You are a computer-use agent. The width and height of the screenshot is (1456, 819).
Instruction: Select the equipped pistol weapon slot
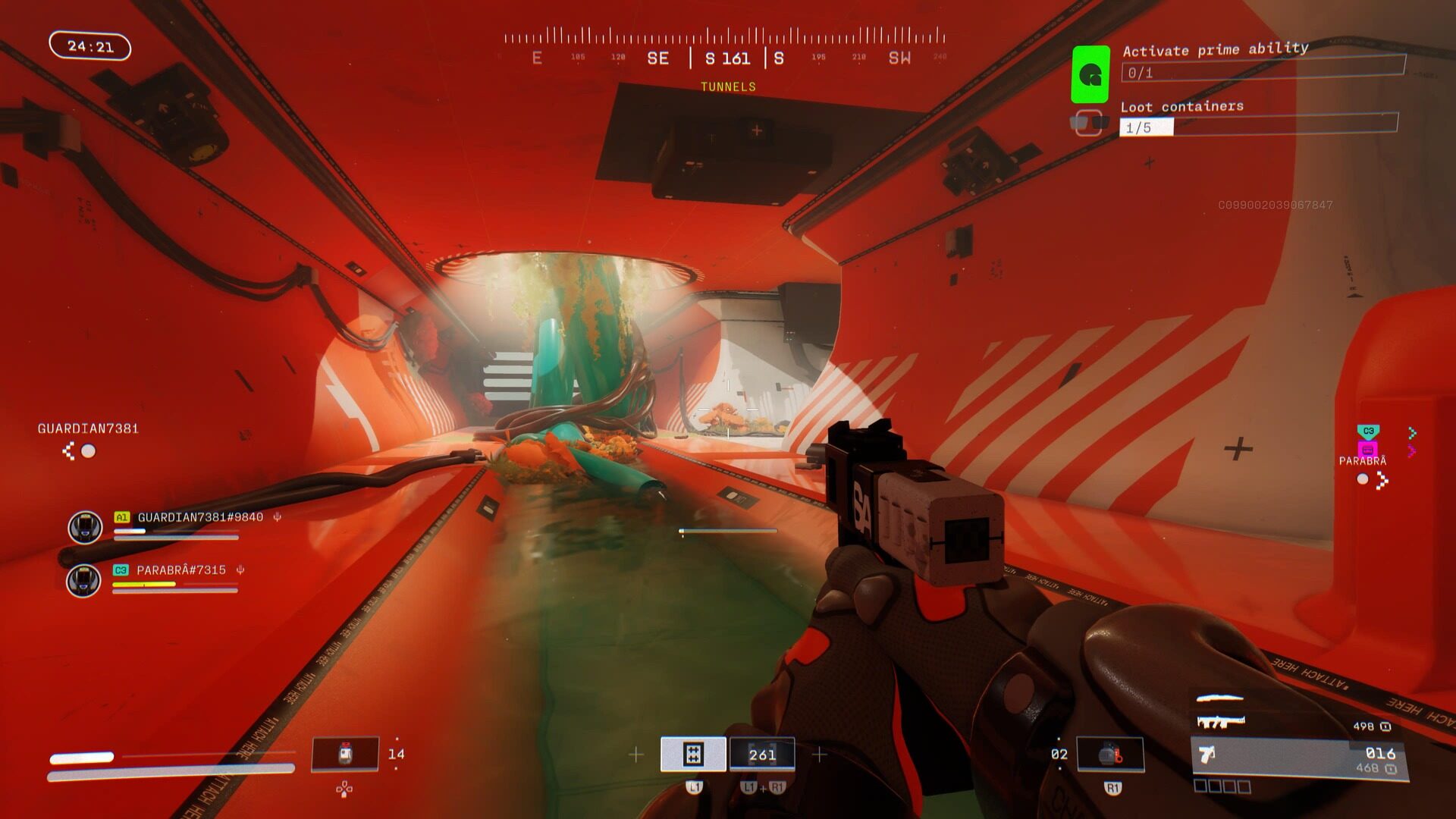point(1299,758)
